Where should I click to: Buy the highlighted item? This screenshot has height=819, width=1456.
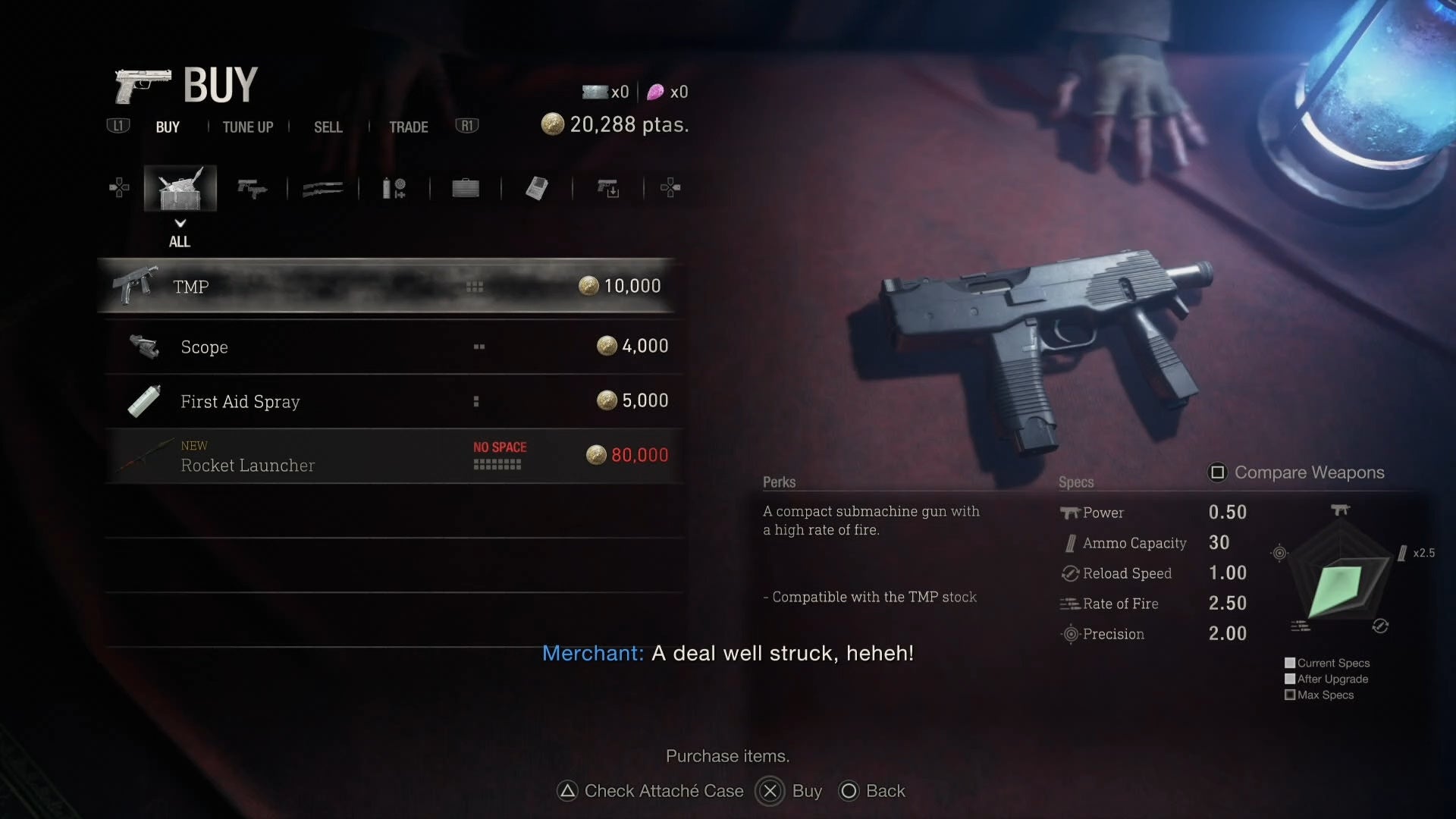790,791
